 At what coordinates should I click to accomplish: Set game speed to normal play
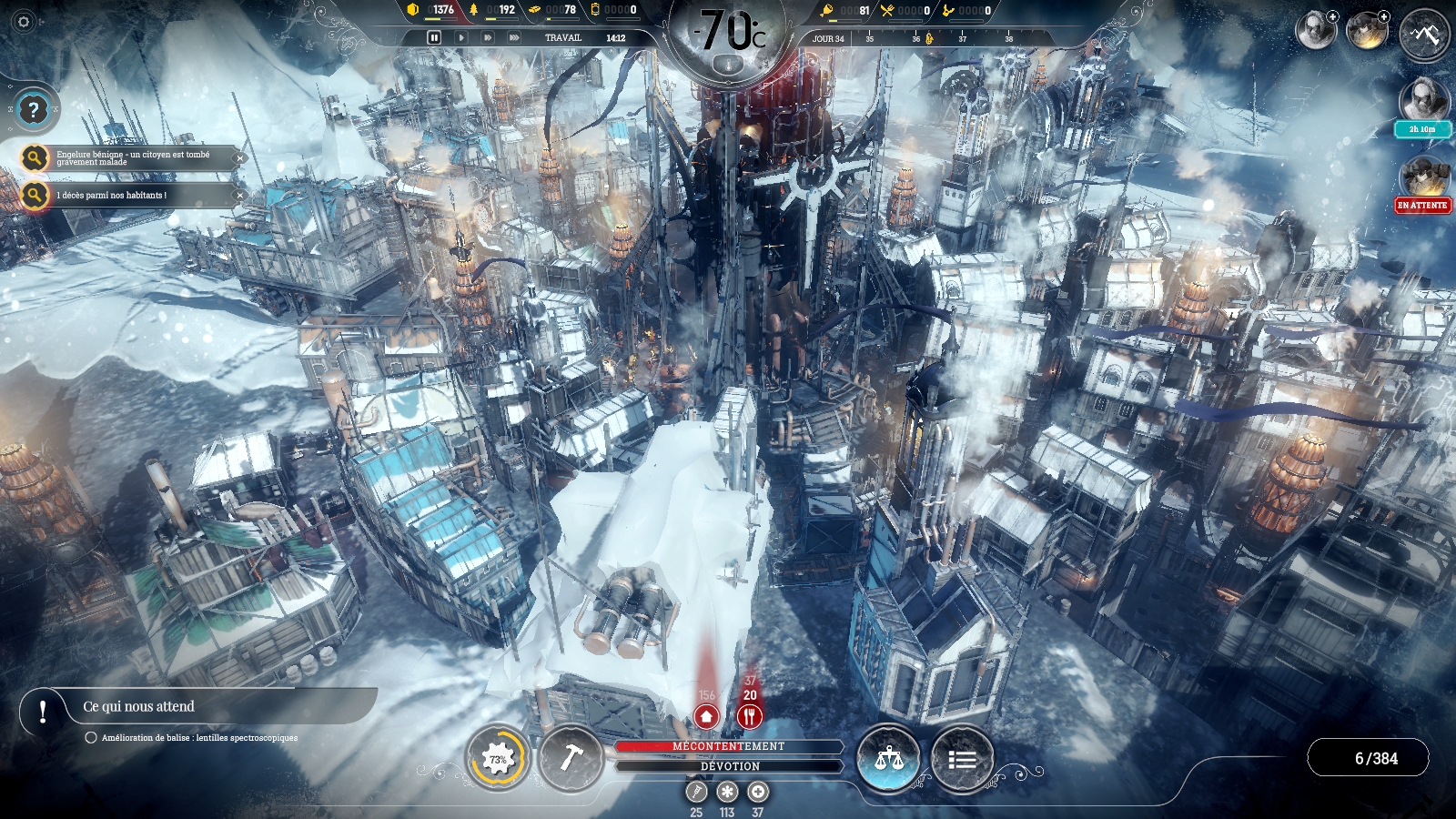(461, 37)
